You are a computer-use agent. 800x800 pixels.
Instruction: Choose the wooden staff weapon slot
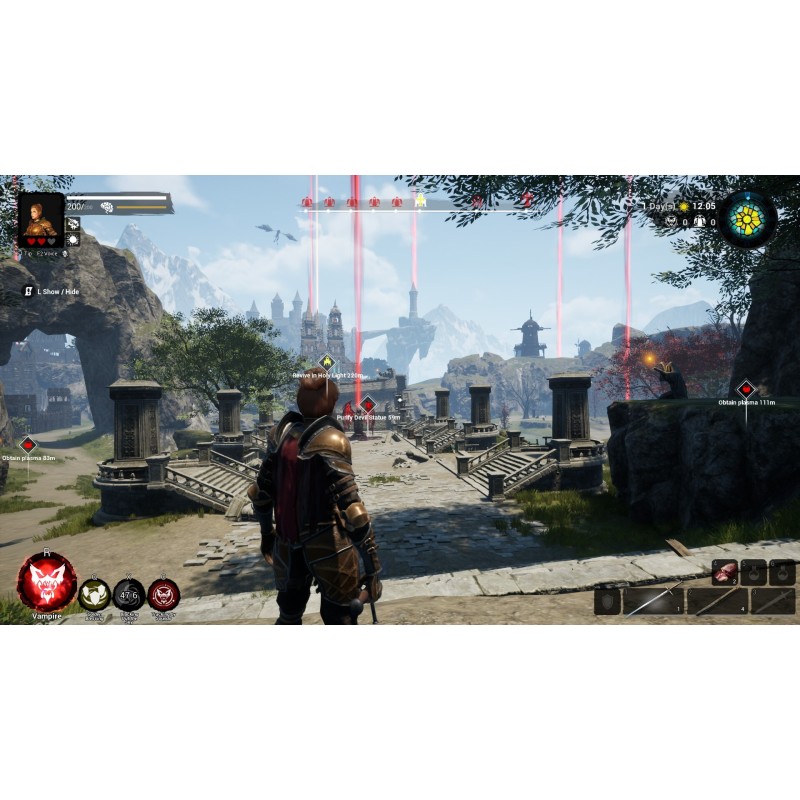tap(717, 601)
